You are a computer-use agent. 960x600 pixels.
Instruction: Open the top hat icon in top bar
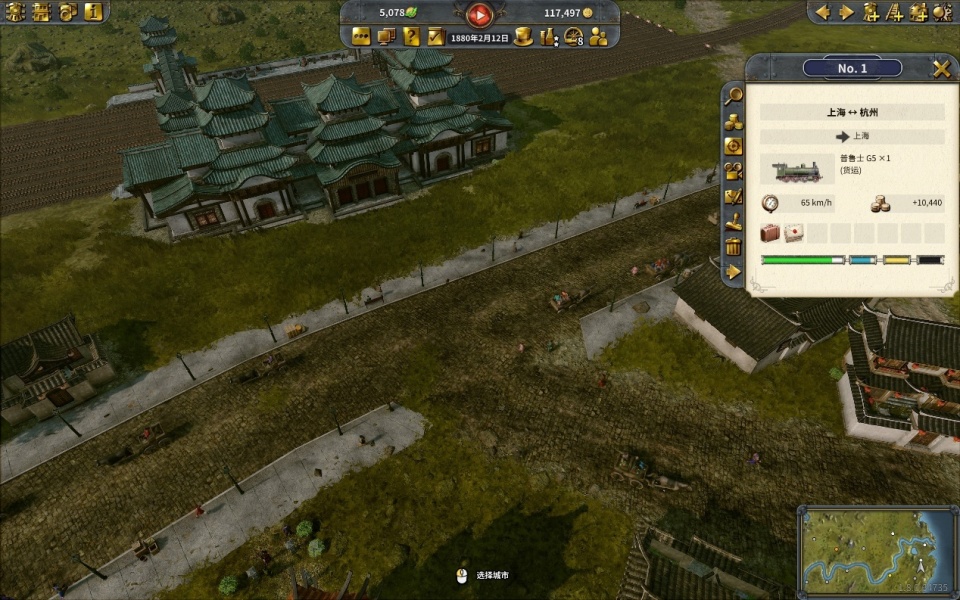tap(524, 37)
